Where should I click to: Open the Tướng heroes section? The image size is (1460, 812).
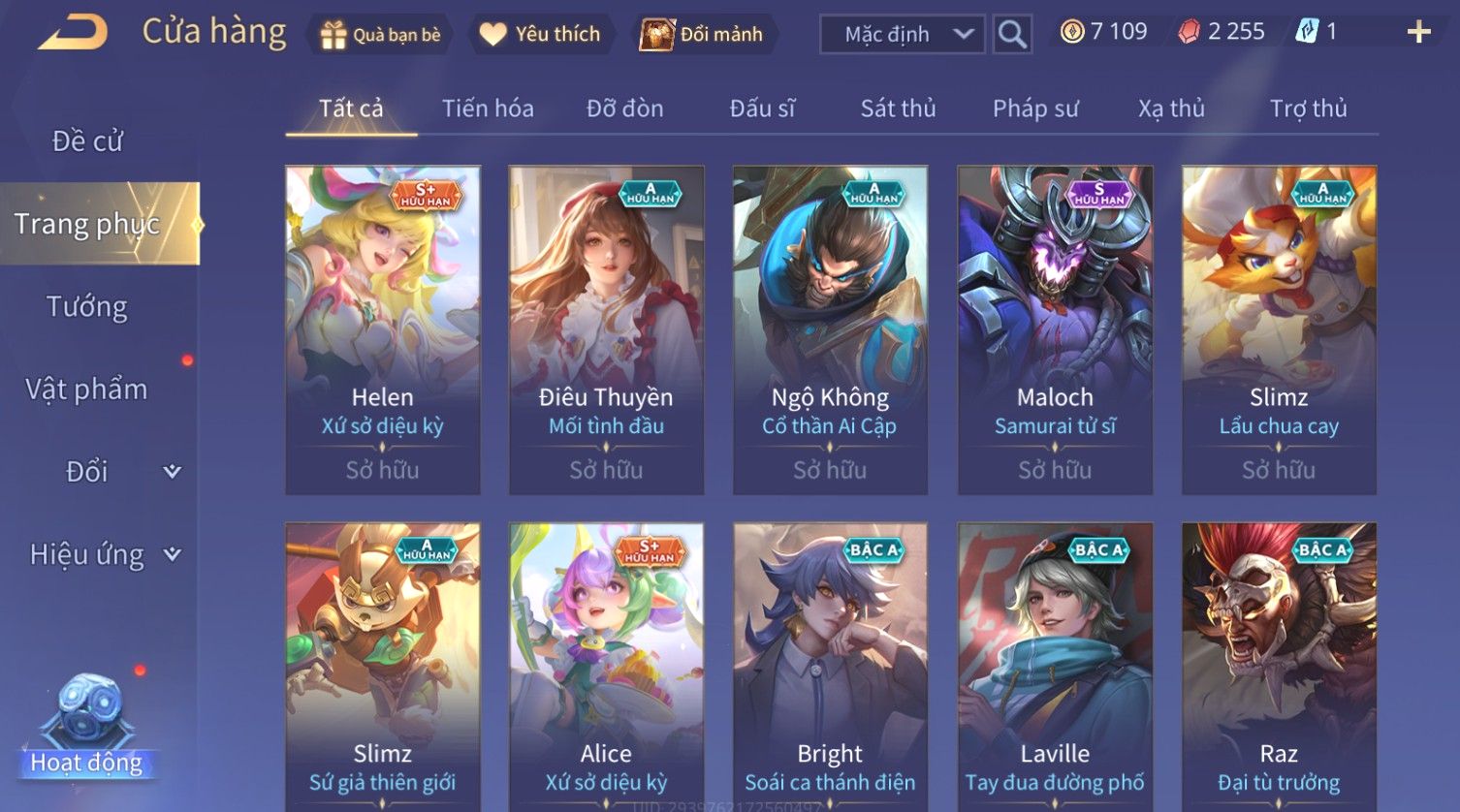point(87,307)
